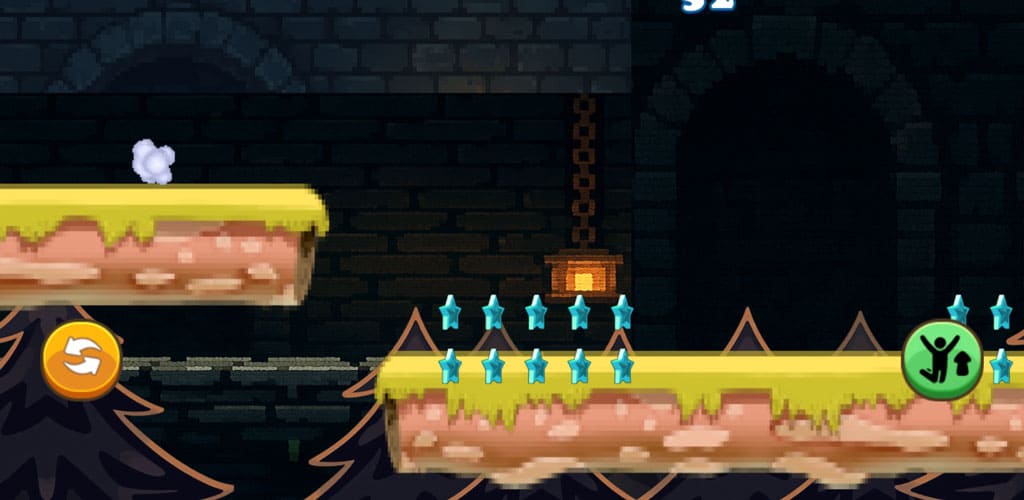Tap the orange swap arrows button
1024x500 pixels.
tap(81, 360)
